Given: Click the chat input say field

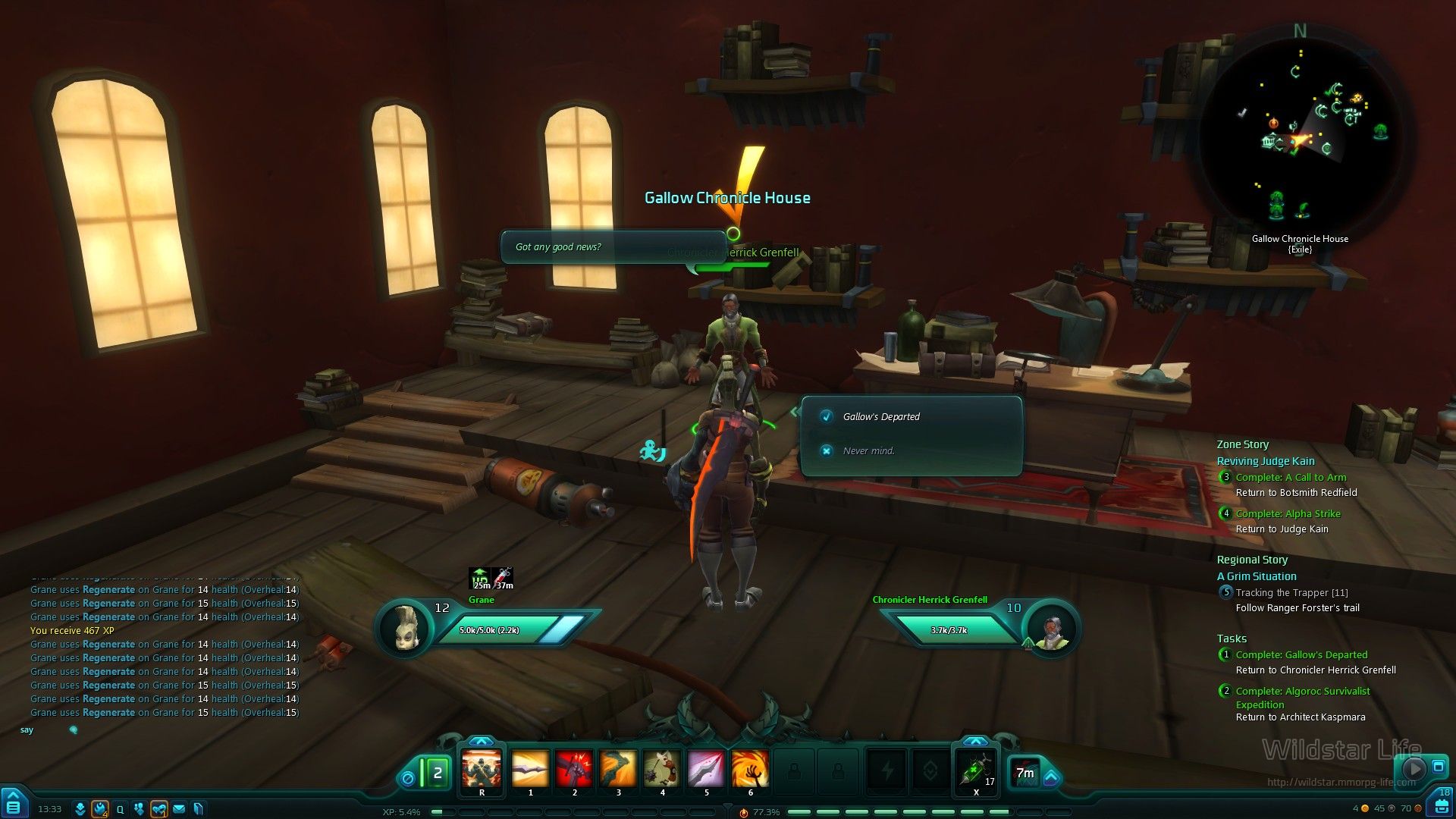Looking at the screenshot, I should pyautogui.click(x=152, y=730).
